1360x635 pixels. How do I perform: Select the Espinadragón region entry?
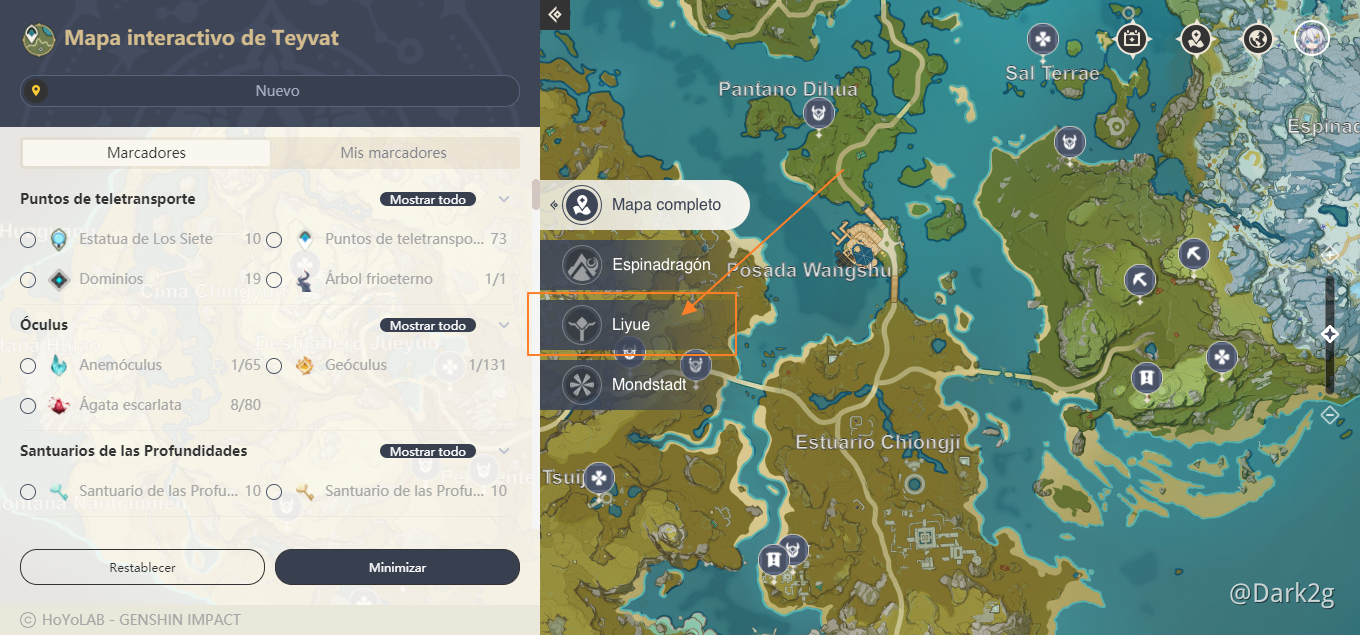[x=660, y=265]
